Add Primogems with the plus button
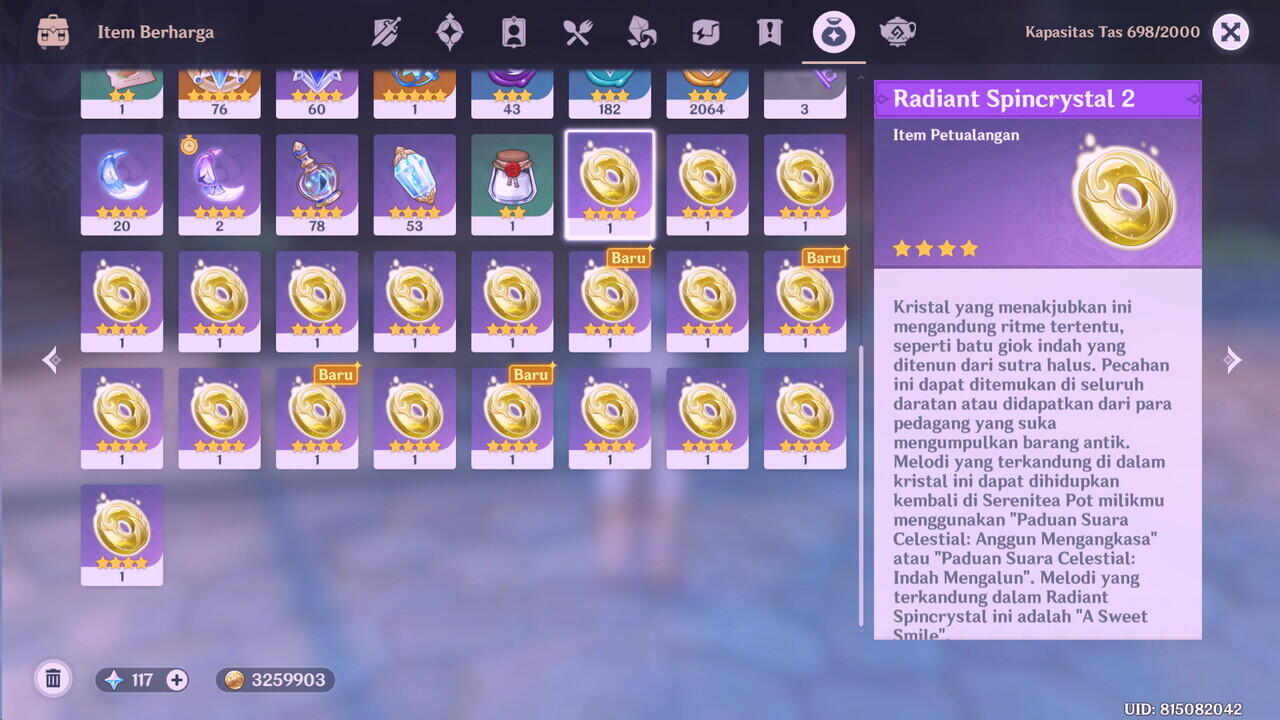 (x=176, y=680)
